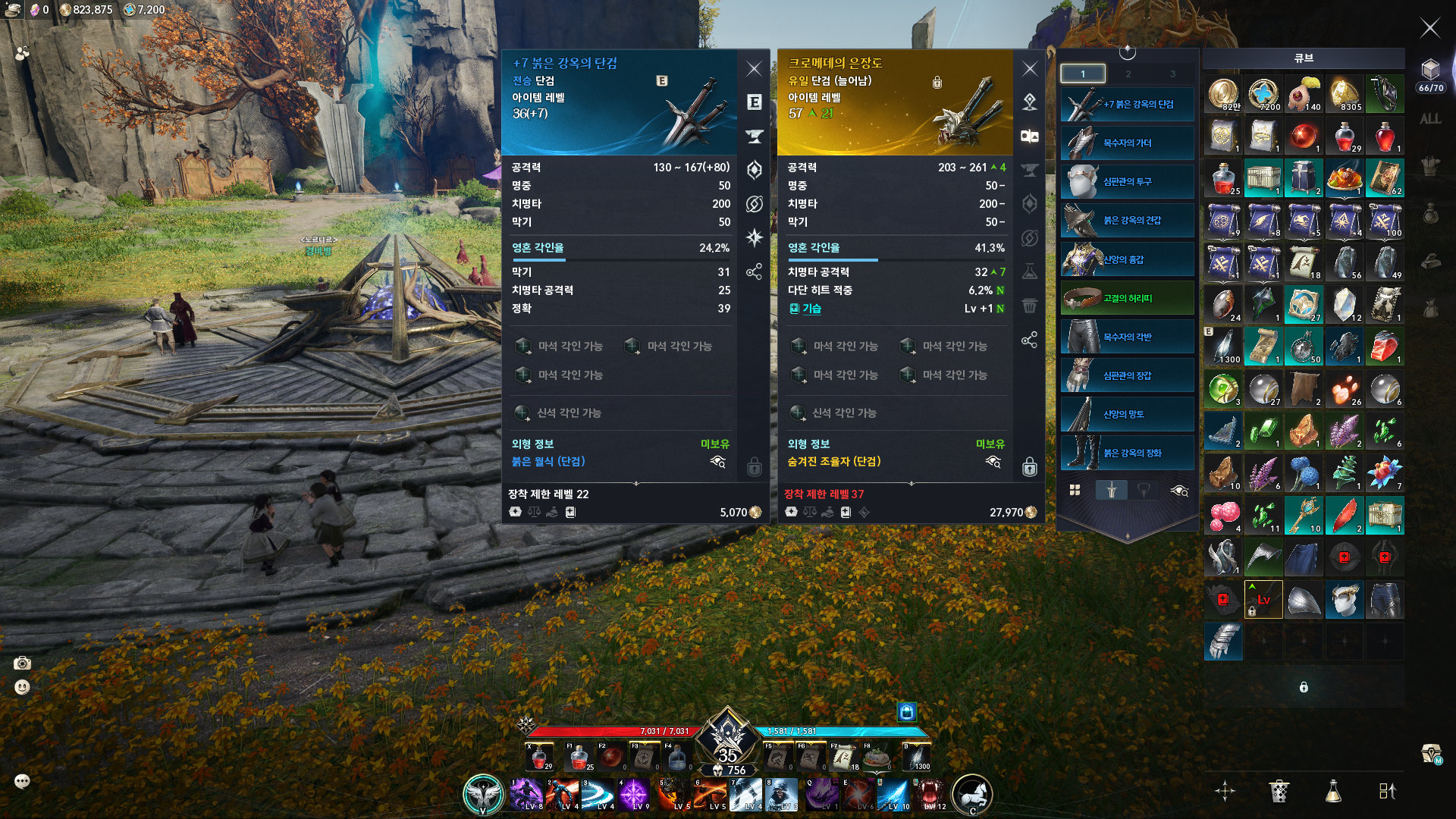Screen dimensions: 1456x819
Task: Activate the purple starburst skill LV 9
Action: tap(633, 794)
